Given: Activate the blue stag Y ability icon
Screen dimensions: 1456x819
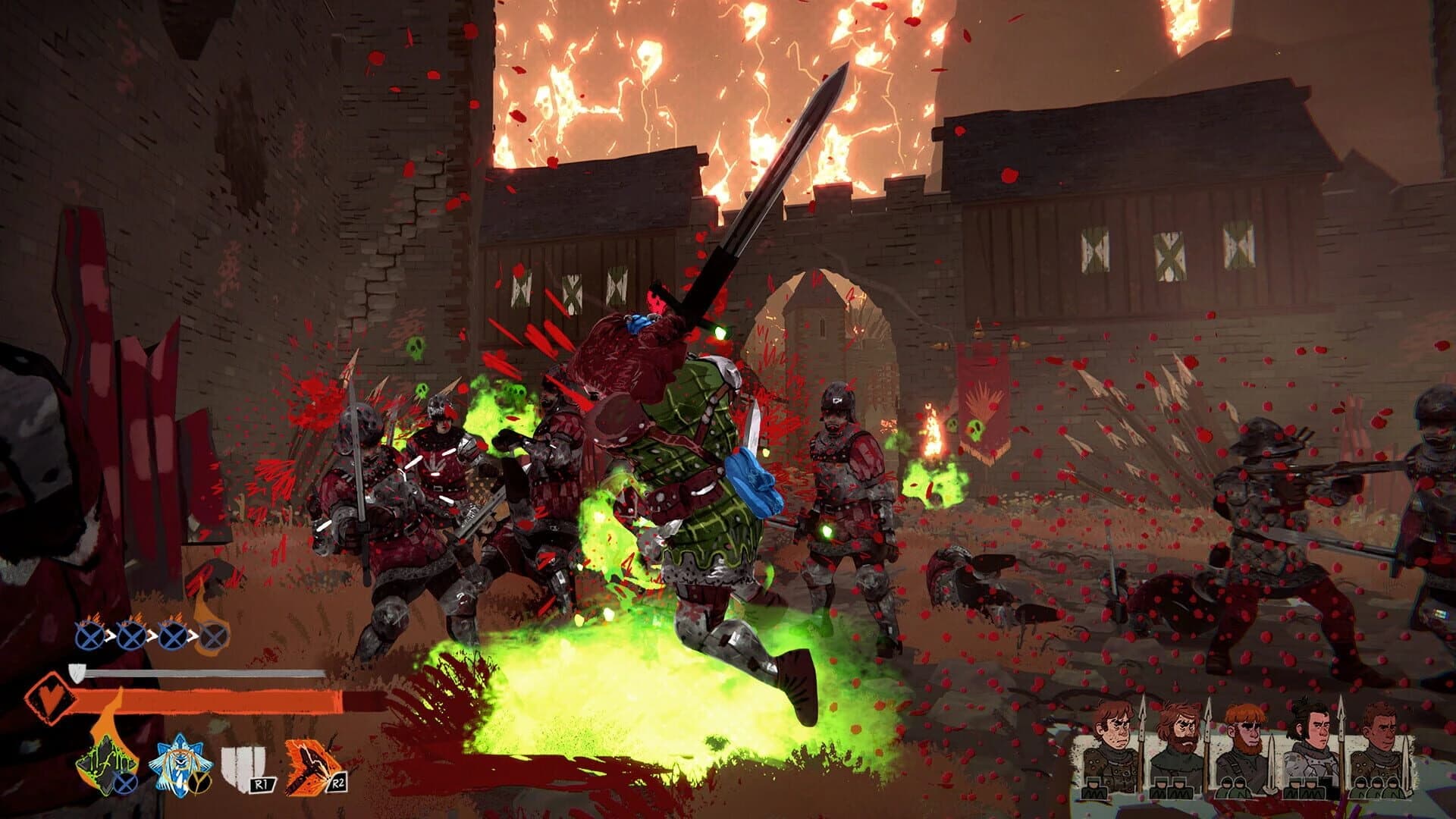Looking at the screenshot, I should (179, 762).
